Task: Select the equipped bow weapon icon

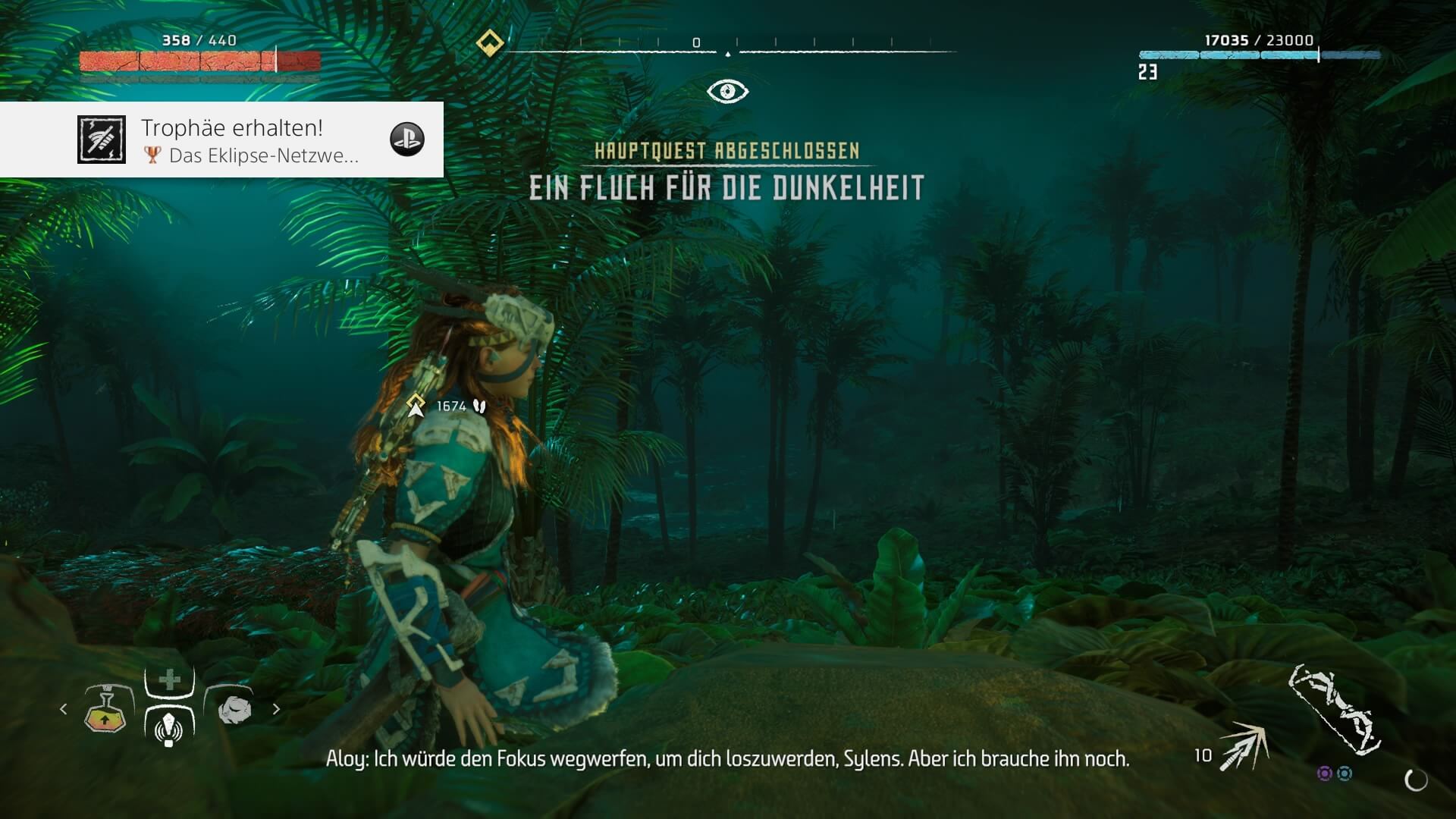Action: 1333,710
